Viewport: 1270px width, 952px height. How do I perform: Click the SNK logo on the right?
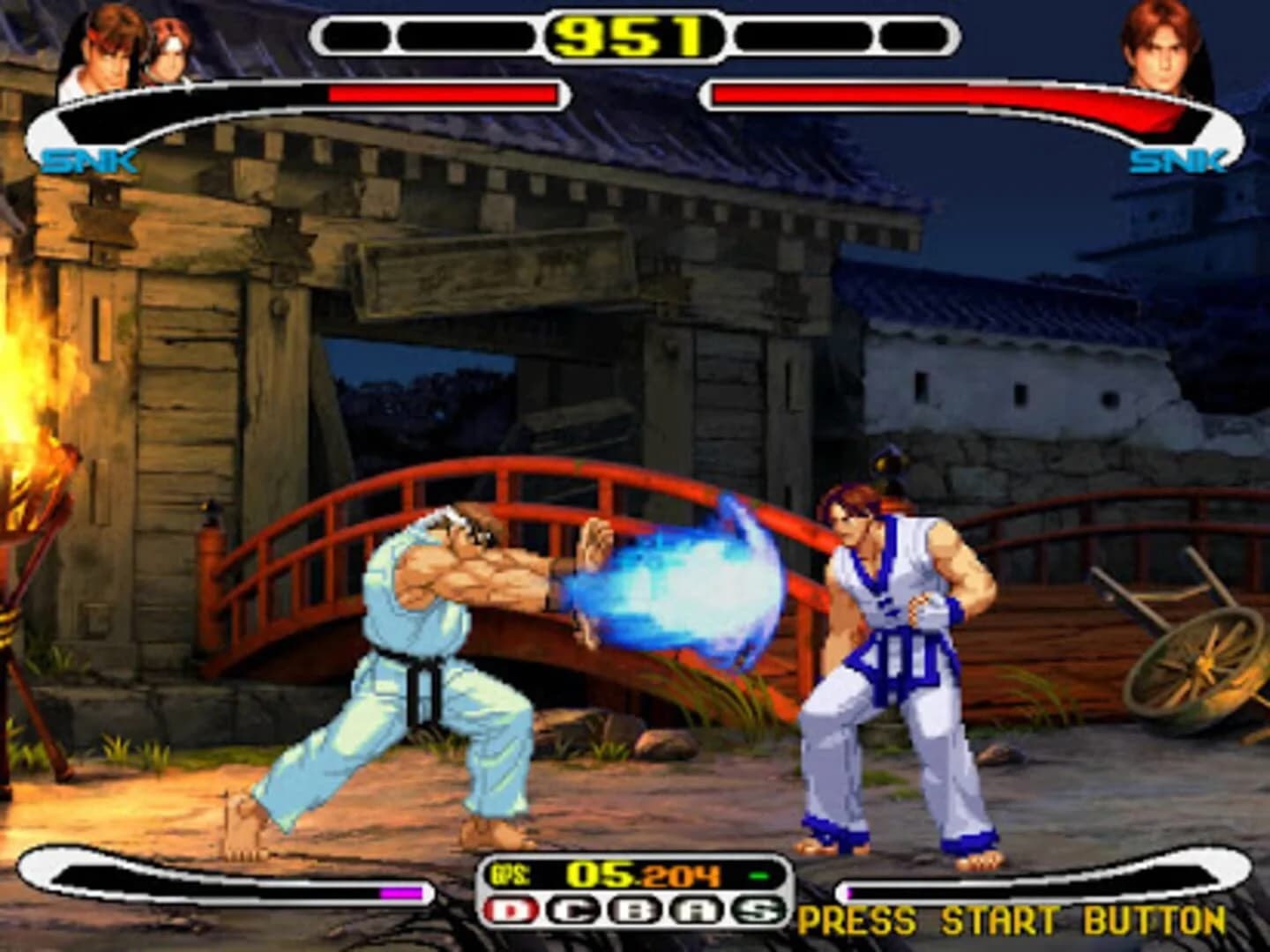coord(1179,160)
